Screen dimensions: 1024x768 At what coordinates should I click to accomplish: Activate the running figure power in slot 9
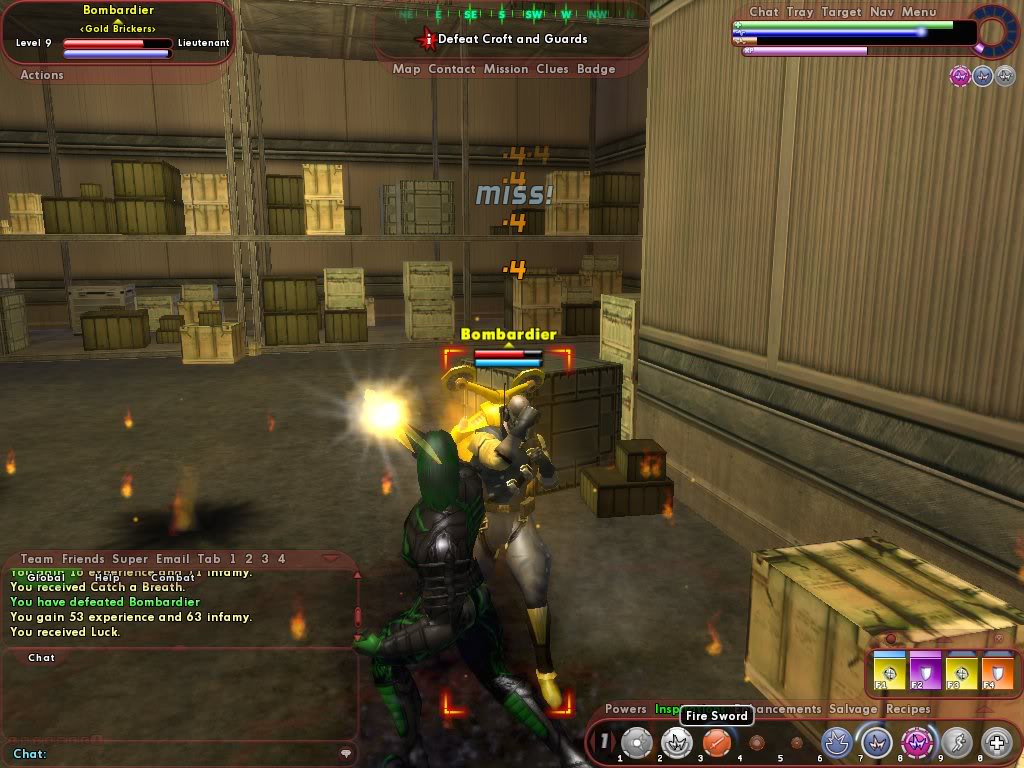tap(956, 742)
